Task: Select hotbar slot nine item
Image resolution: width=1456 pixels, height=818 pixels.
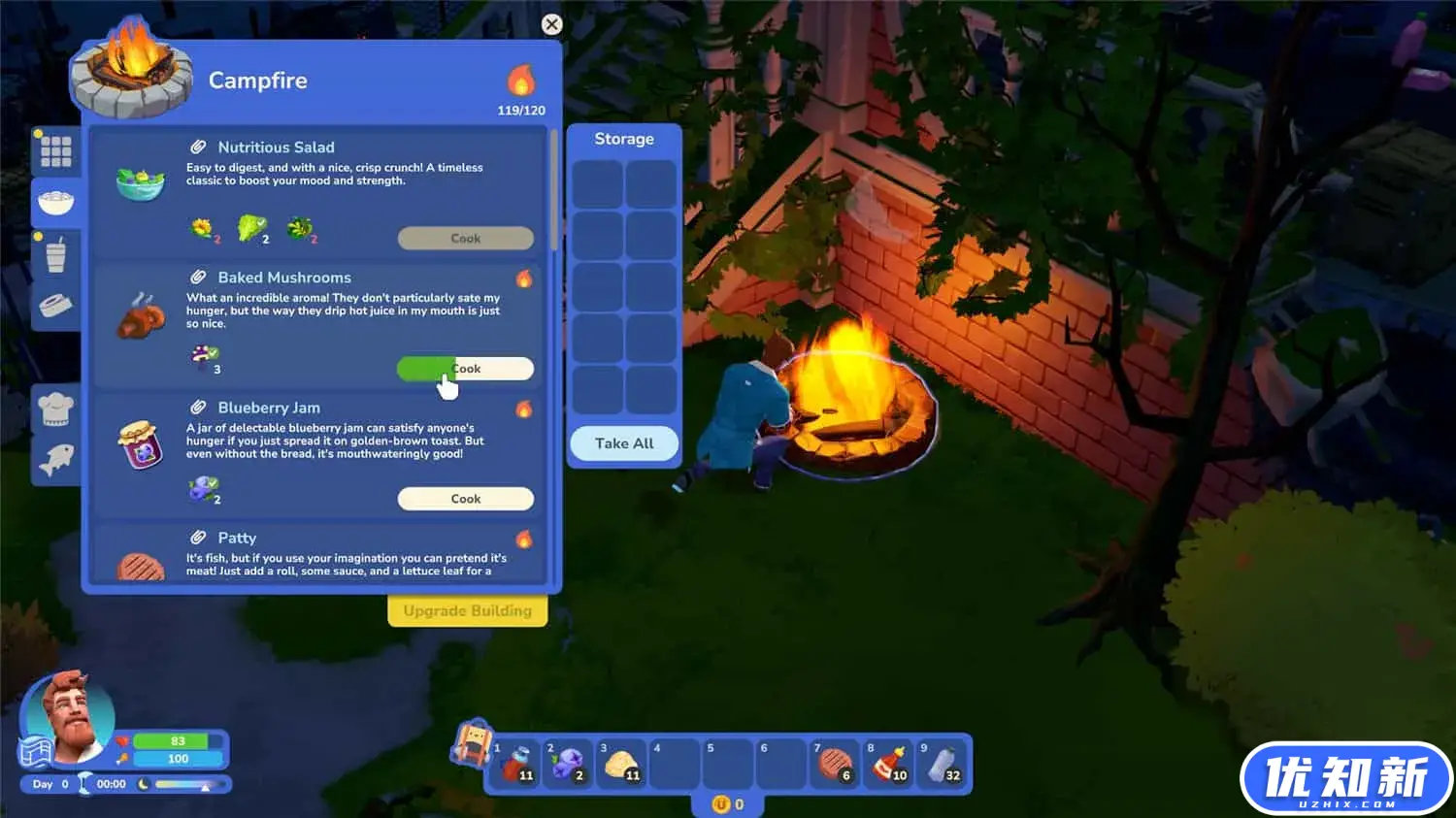Action: tap(942, 764)
